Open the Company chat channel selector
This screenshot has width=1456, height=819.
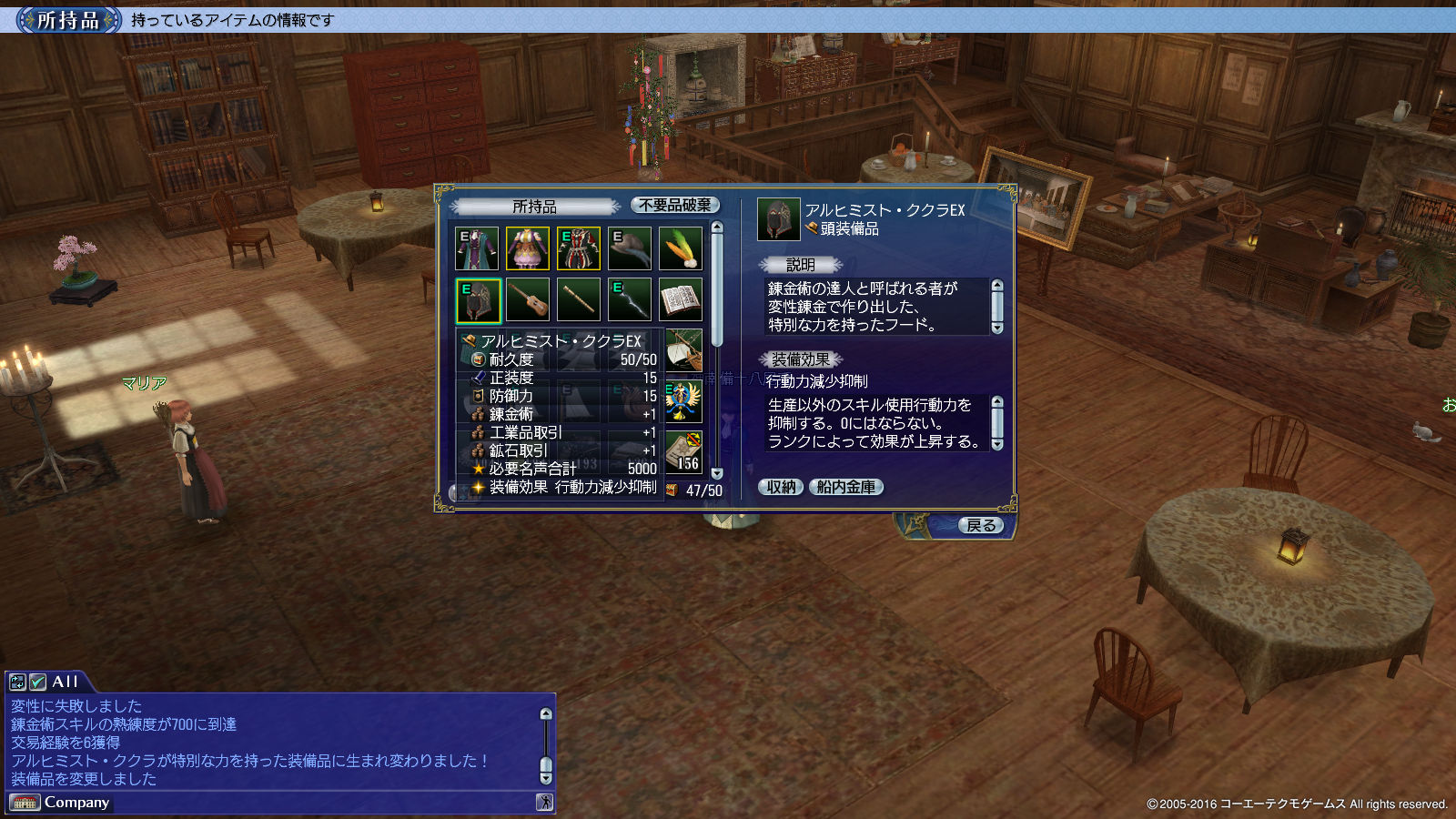point(60,803)
